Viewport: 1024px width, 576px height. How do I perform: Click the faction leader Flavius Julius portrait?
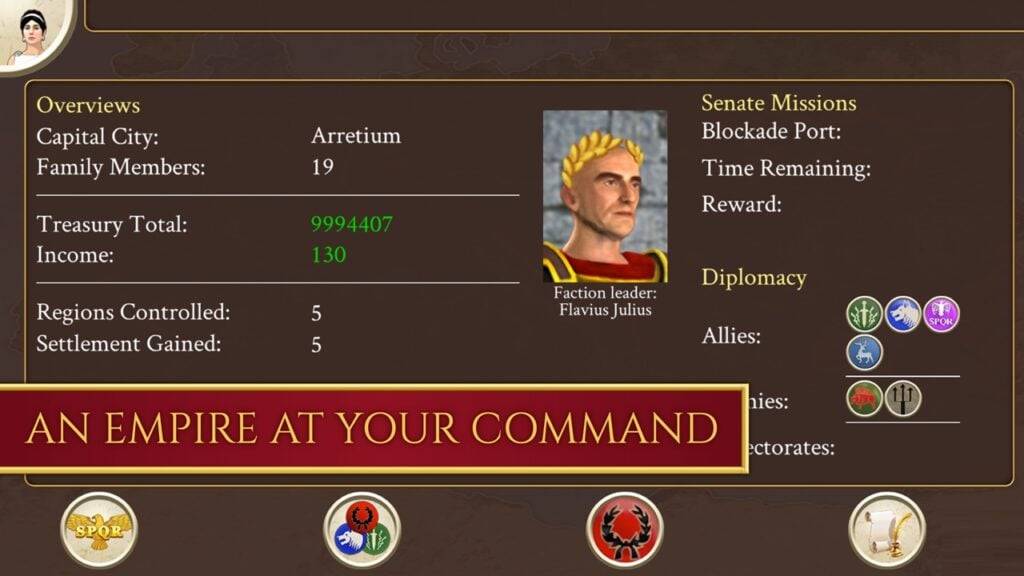click(x=605, y=197)
